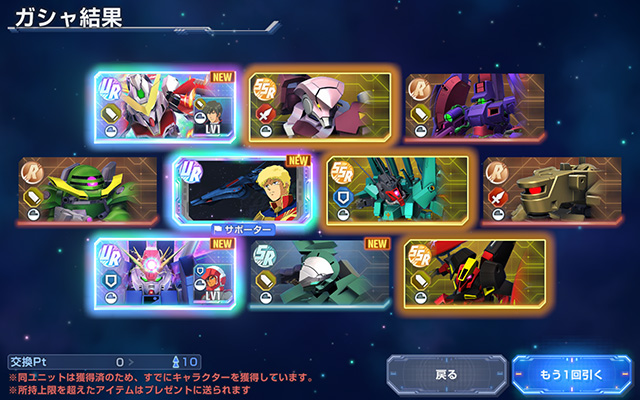Select the SSR red-black mobile suit card
Image resolution: width=640 pixels, height=400 pixels.
(x=475, y=272)
